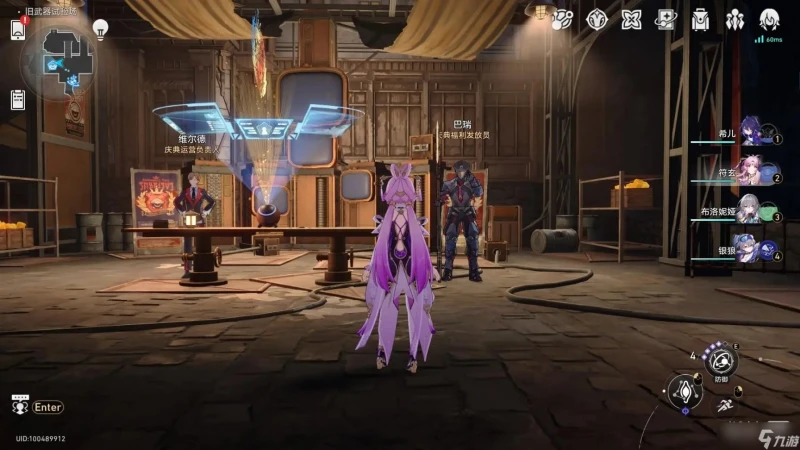Open the character head profile icon
Screen dimensions: 800x450
click(769, 20)
